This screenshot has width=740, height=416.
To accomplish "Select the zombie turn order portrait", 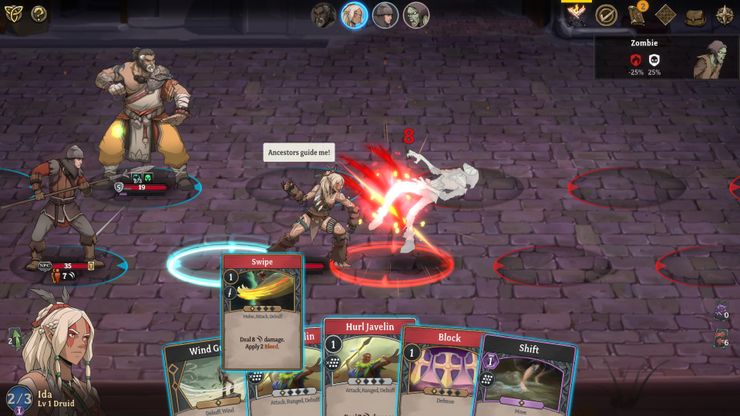I will click(416, 15).
